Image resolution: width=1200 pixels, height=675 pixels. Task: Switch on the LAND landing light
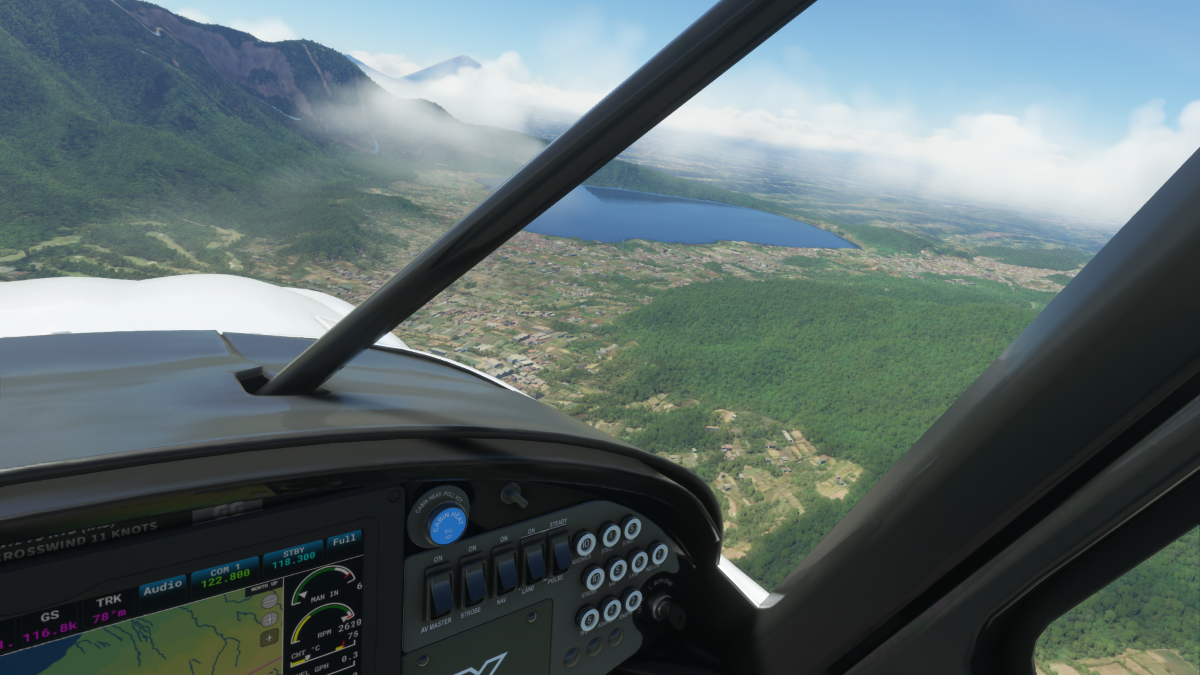pos(535,562)
